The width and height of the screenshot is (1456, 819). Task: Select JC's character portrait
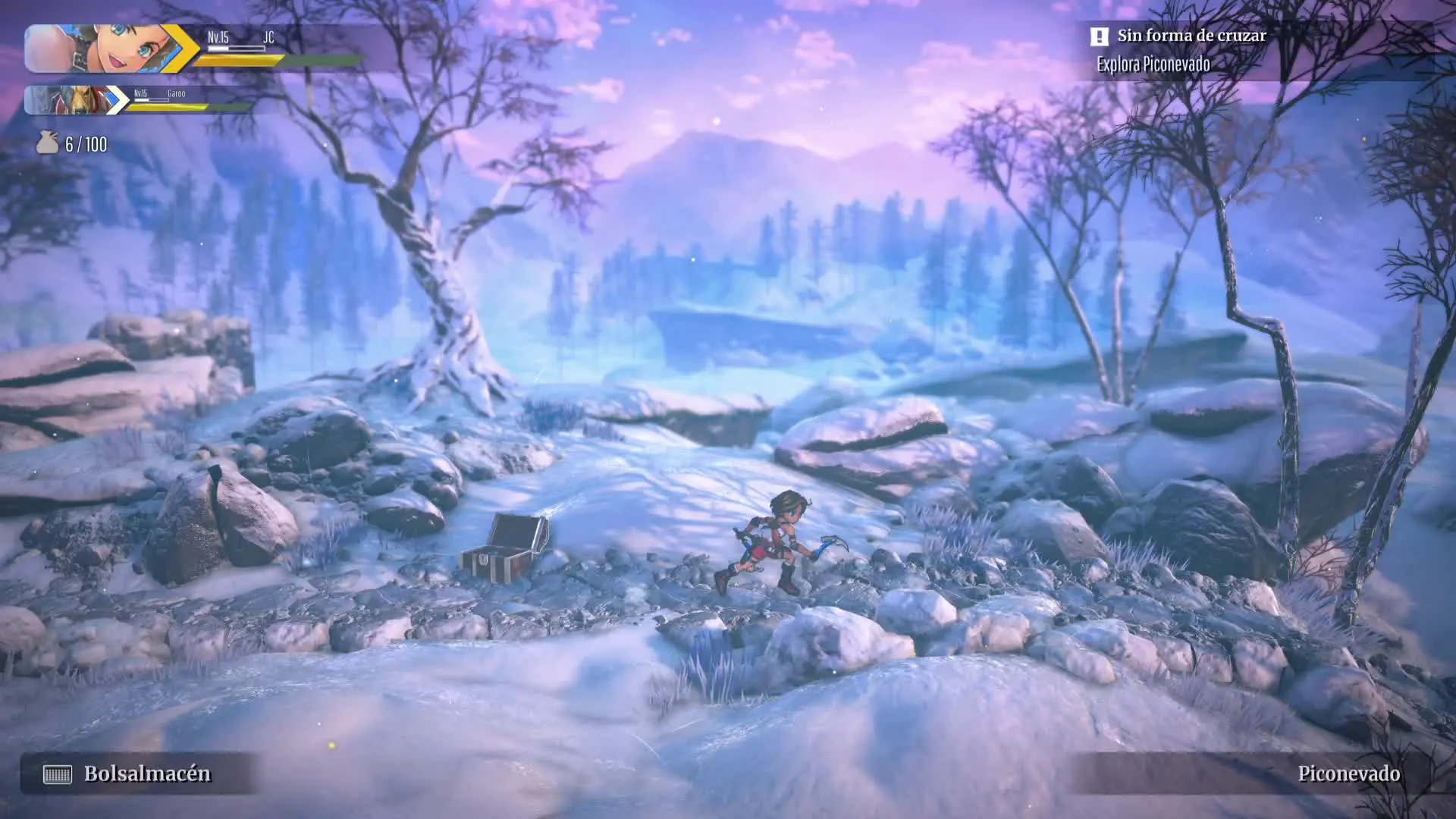(102, 49)
